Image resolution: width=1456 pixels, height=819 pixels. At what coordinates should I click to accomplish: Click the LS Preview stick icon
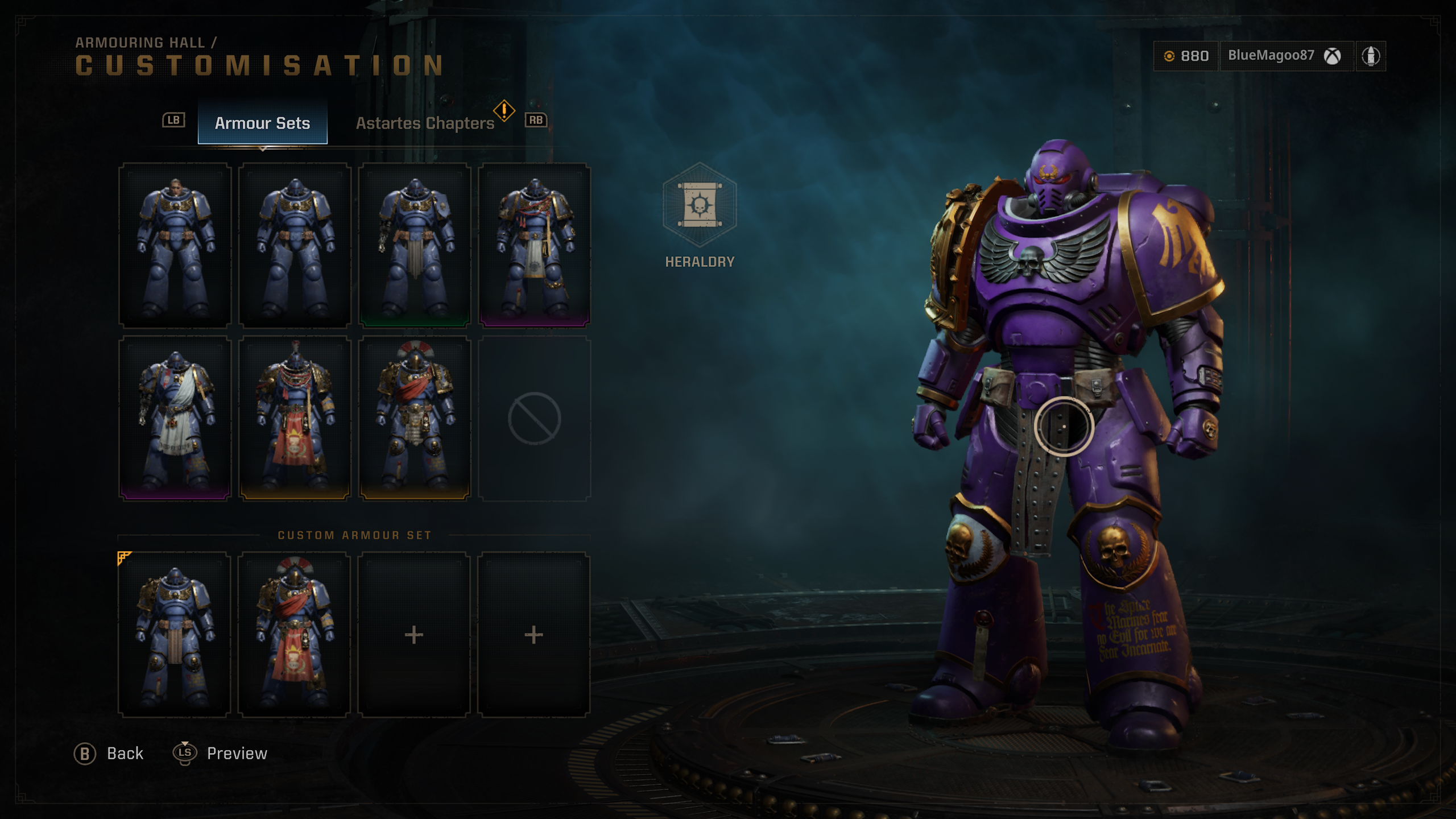pyautogui.click(x=185, y=753)
